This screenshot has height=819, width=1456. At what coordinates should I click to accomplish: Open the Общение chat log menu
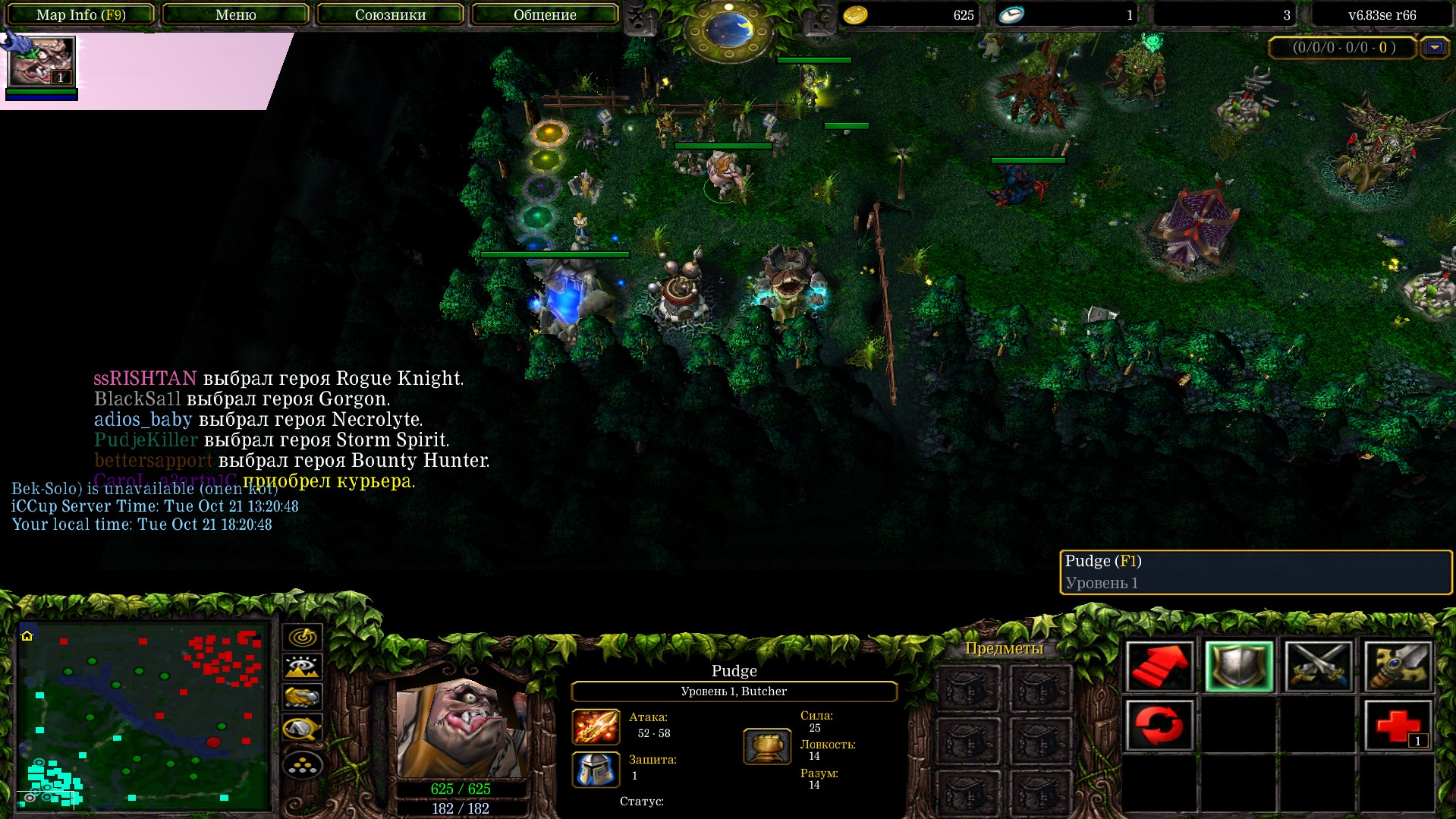point(545,14)
